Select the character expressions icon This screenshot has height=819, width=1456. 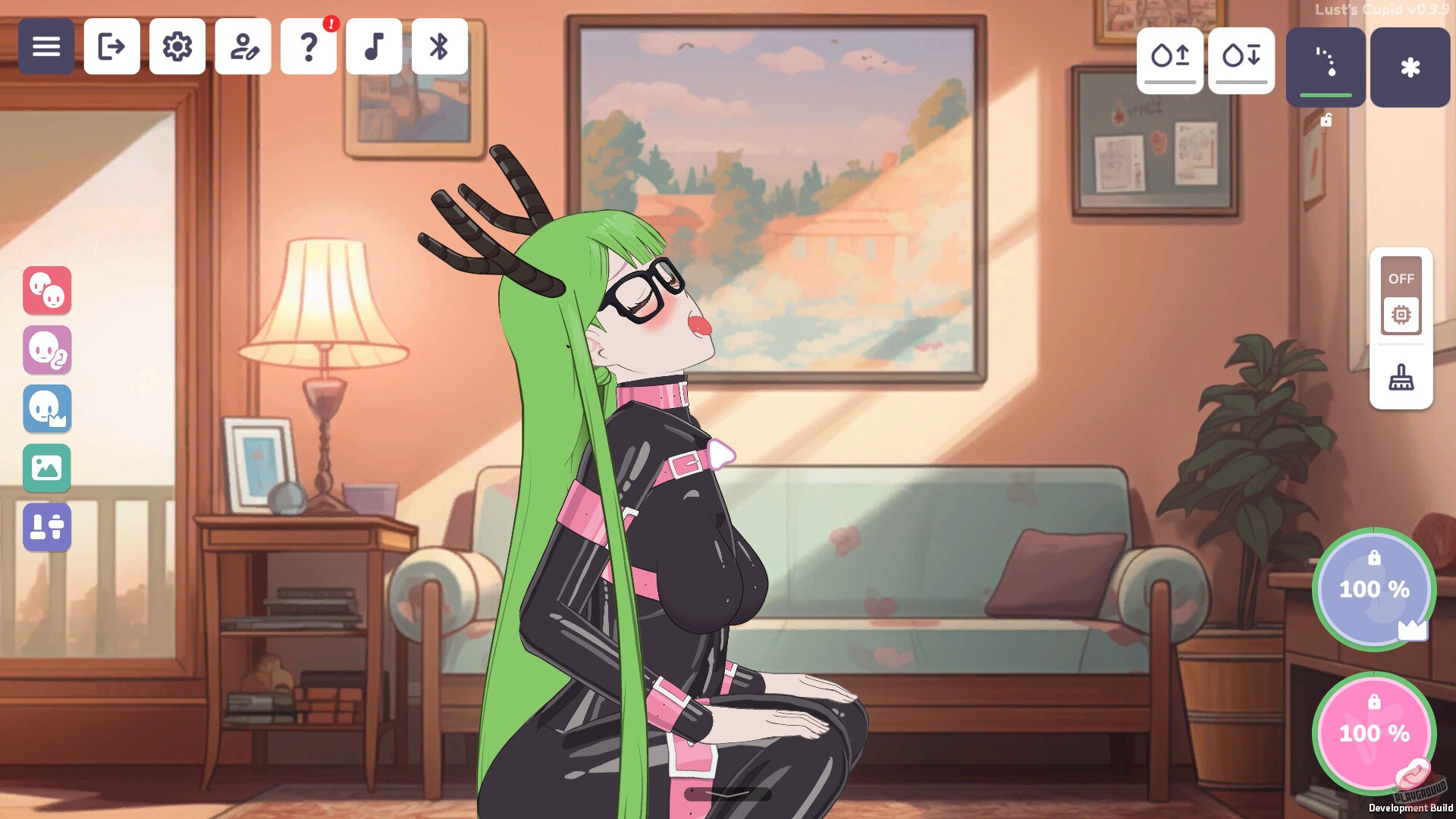click(x=47, y=291)
